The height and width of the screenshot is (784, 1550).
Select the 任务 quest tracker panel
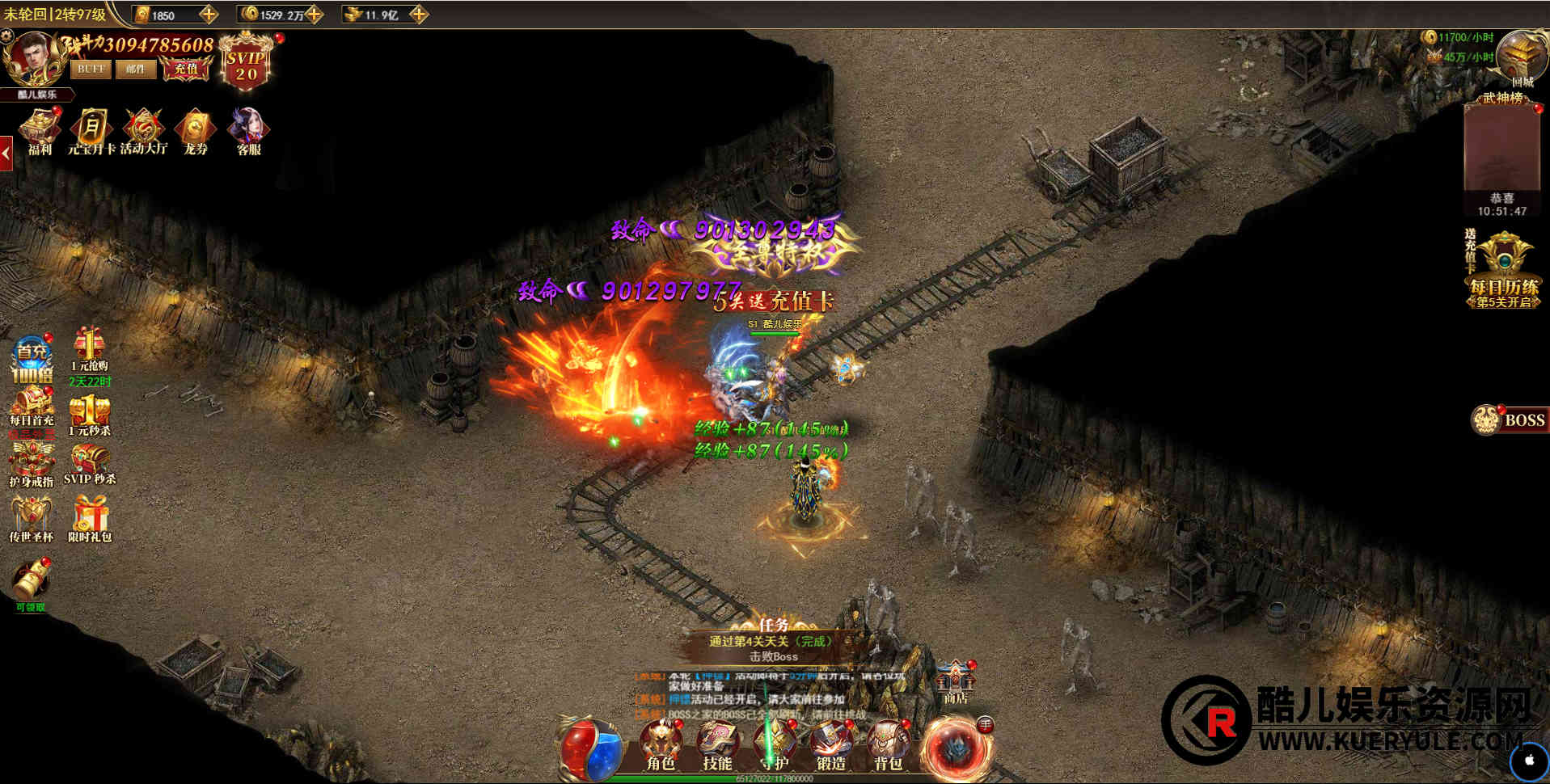[773, 643]
